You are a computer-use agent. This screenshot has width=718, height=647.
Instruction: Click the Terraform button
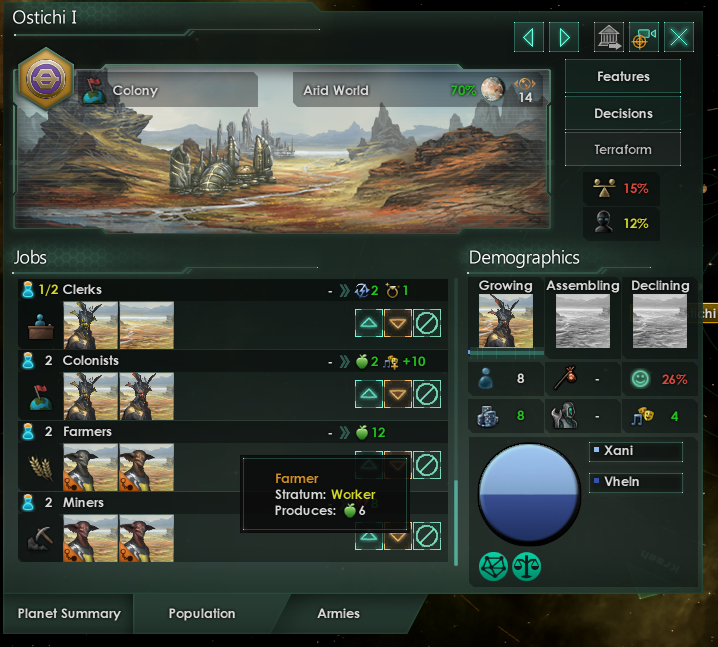tap(623, 150)
